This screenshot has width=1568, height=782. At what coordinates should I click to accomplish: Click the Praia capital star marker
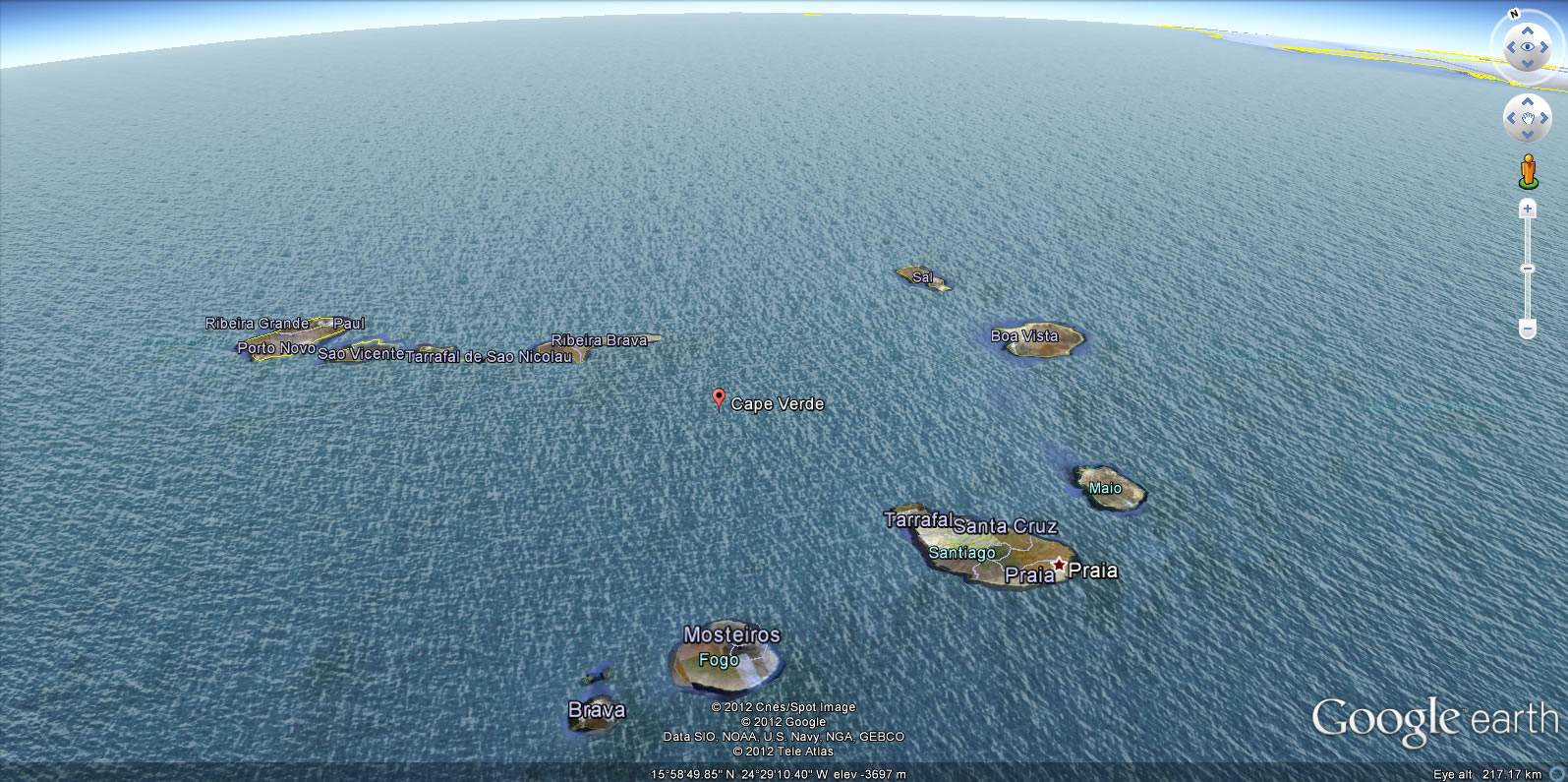point(1059,565)
